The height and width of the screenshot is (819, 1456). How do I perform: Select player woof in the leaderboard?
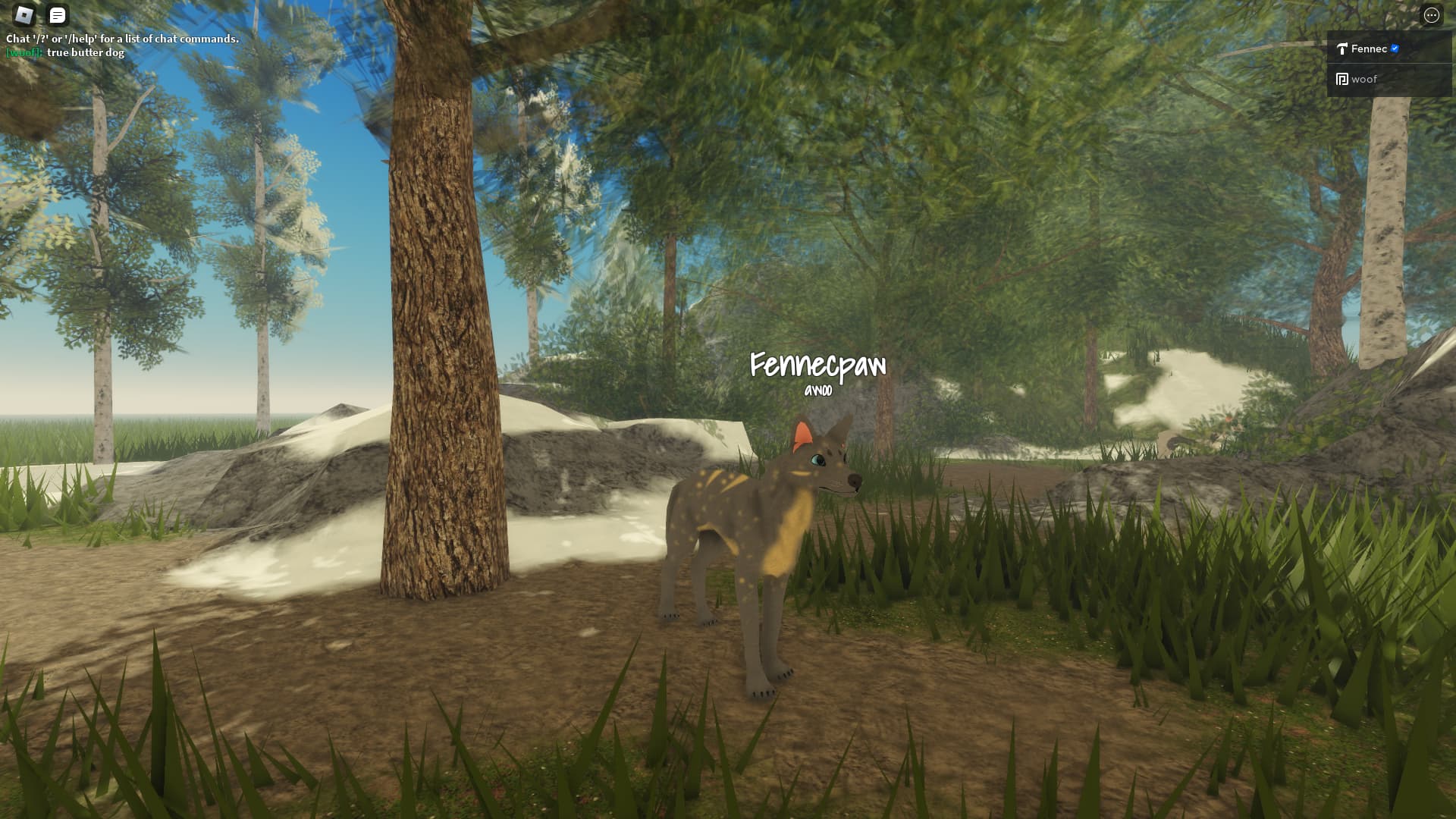tap(1365, 79)
